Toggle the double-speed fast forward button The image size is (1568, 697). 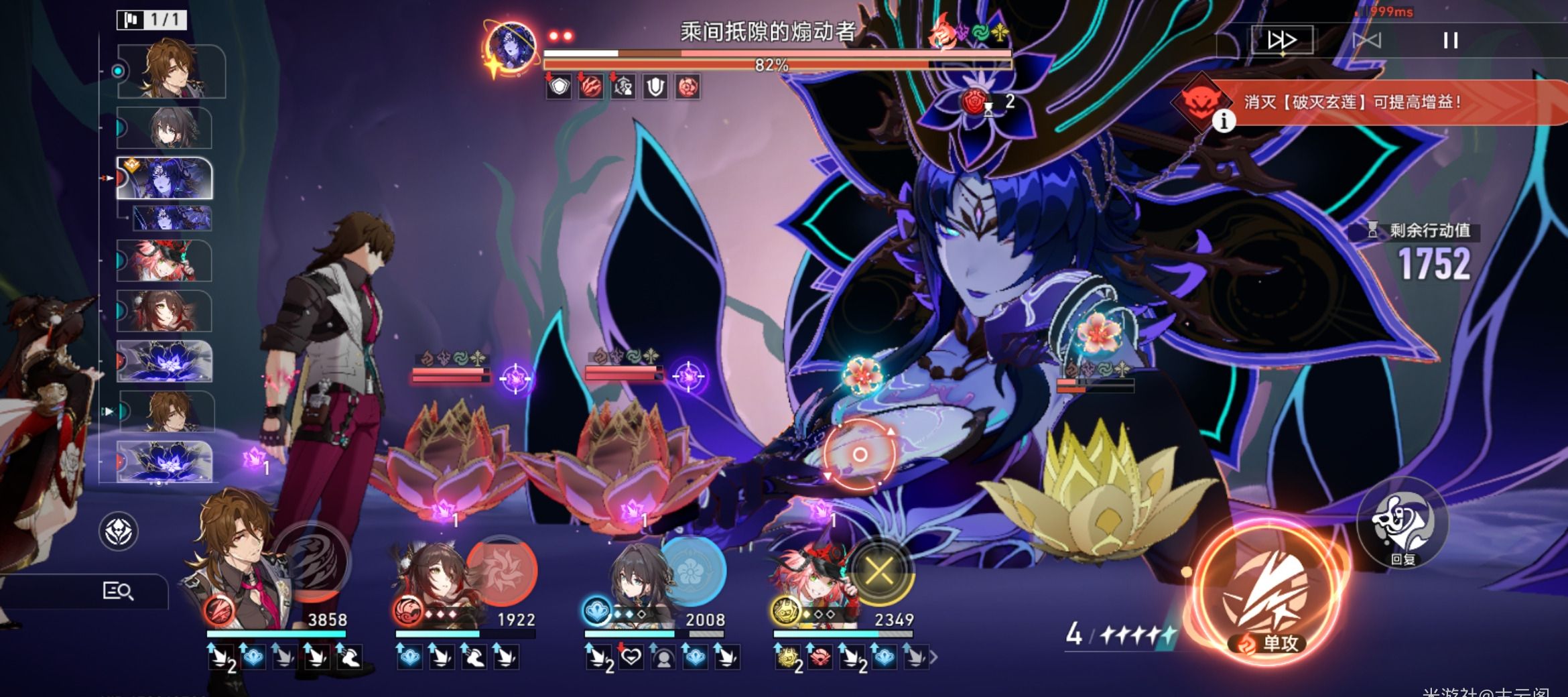tap(1281, 41)
